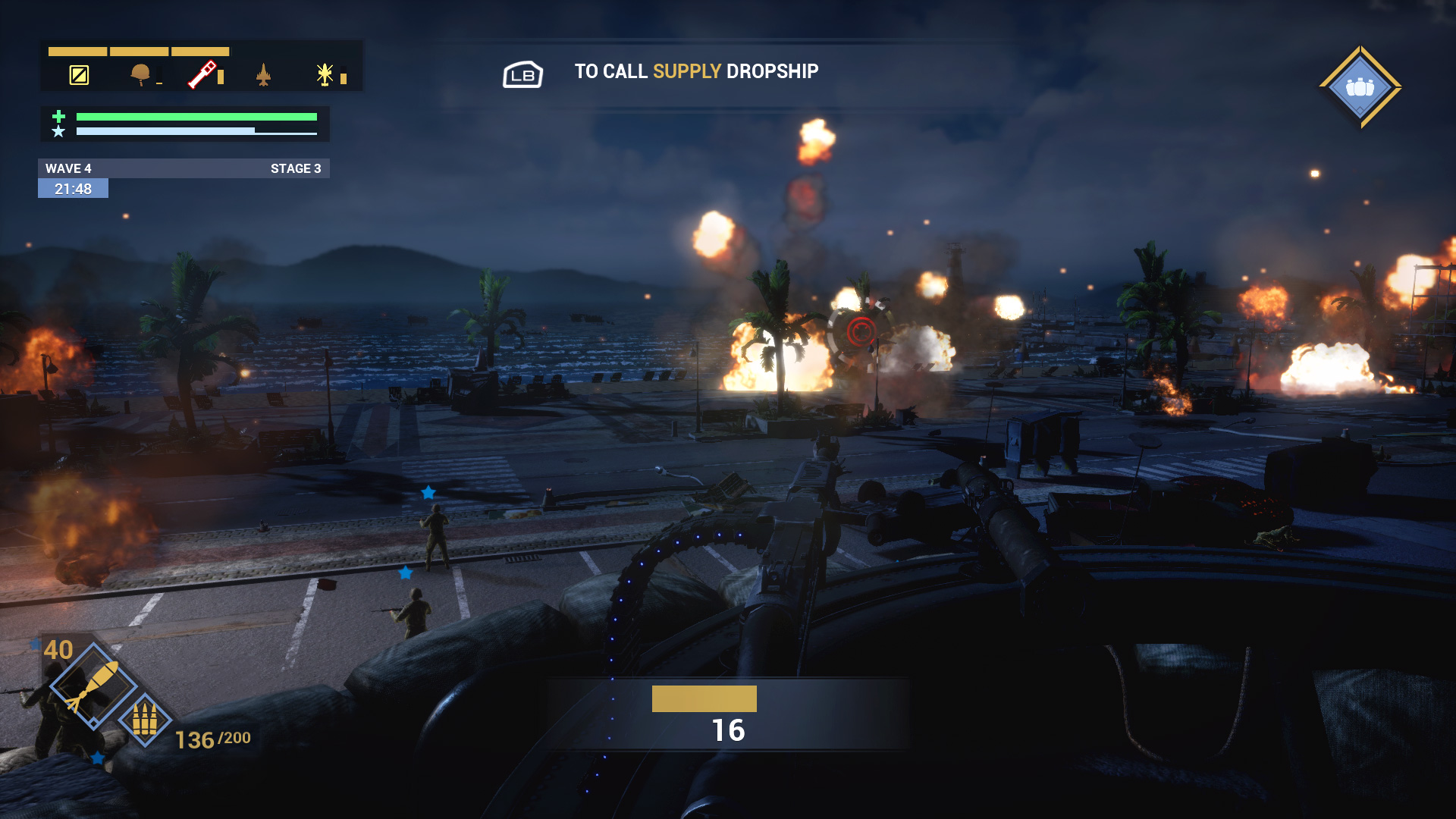Choose the soldier helmet reinforcement icon
The width and height of the screenshot is (1456, 819).
(x=140, y=74)
